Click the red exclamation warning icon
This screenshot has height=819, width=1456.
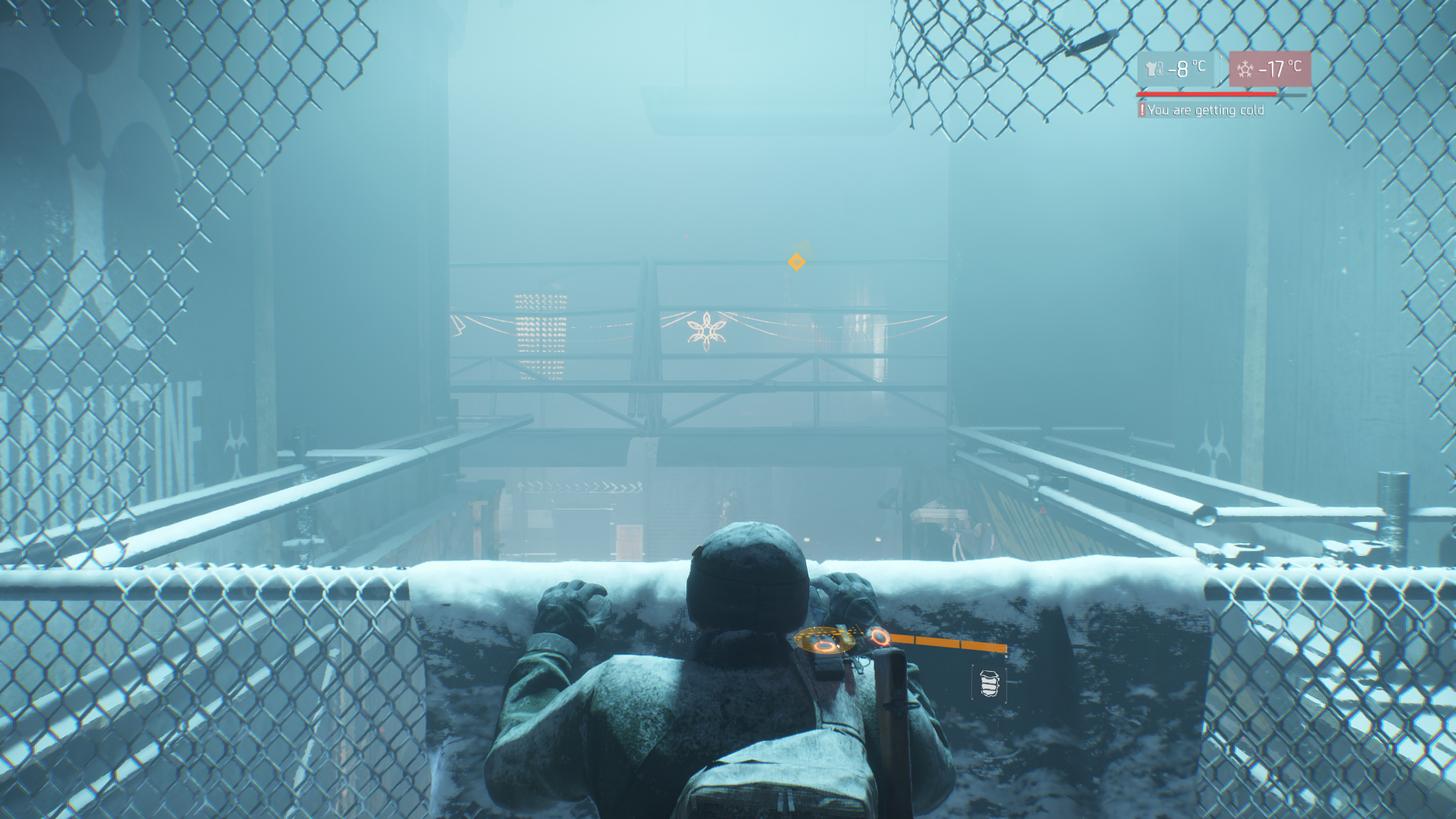pyautogui.click(x=1143, y=110)
